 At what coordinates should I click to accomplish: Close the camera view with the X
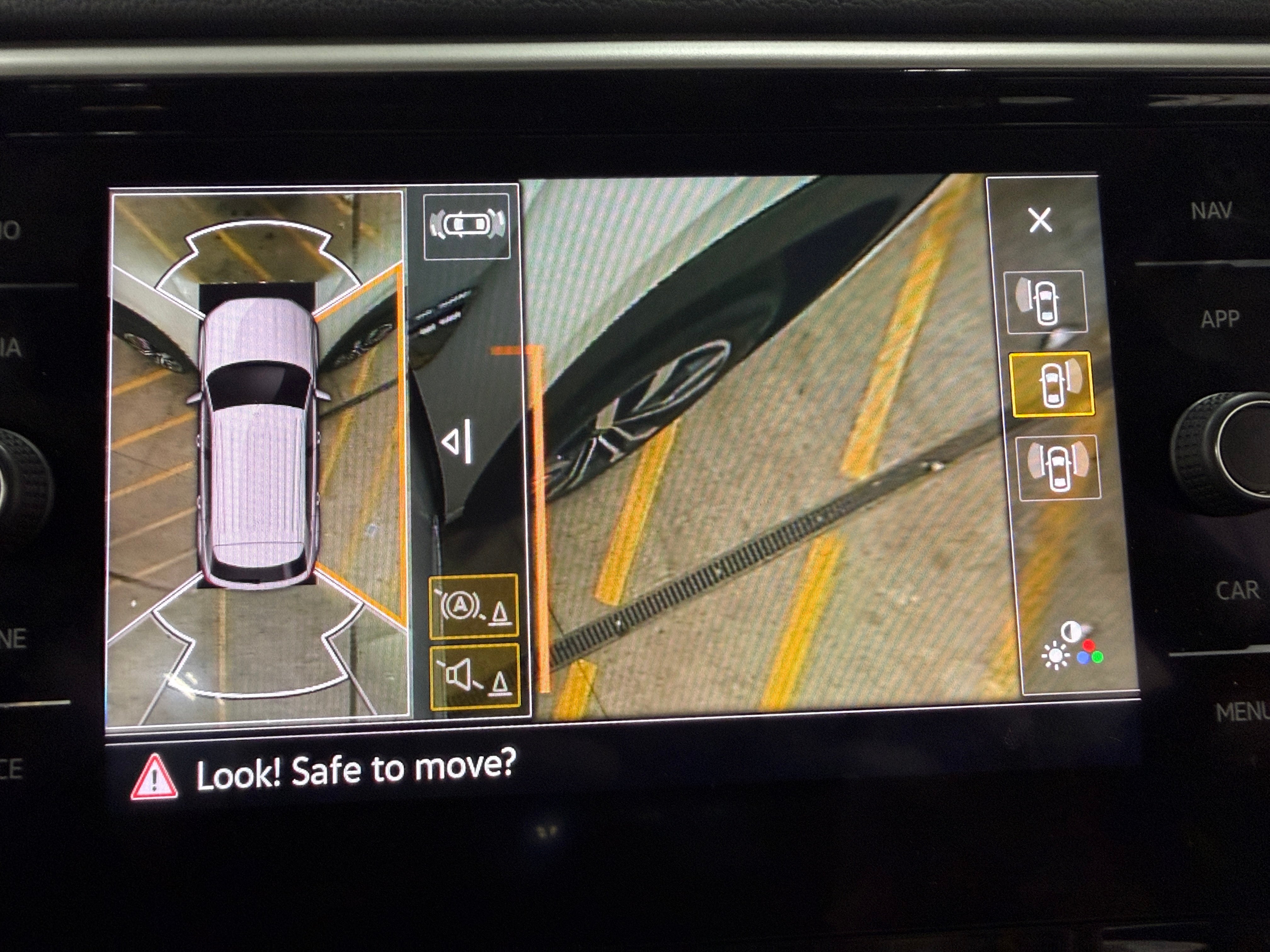pyautogui.click(x=1040, y=220)
